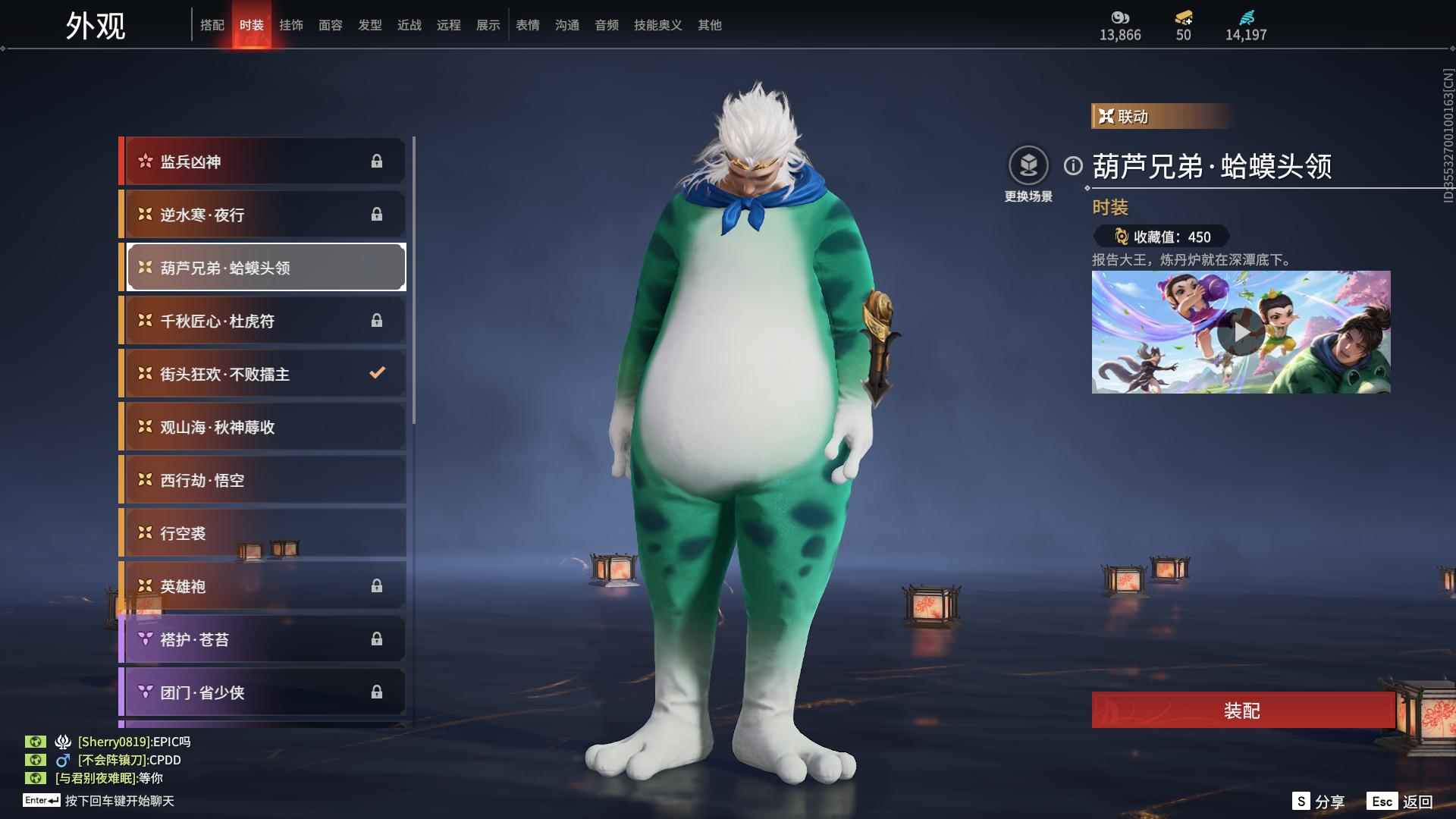This screenshot has height=819, width=1456.
Task: Choose the 表情 tab
Action: click(x=527, y=25)
